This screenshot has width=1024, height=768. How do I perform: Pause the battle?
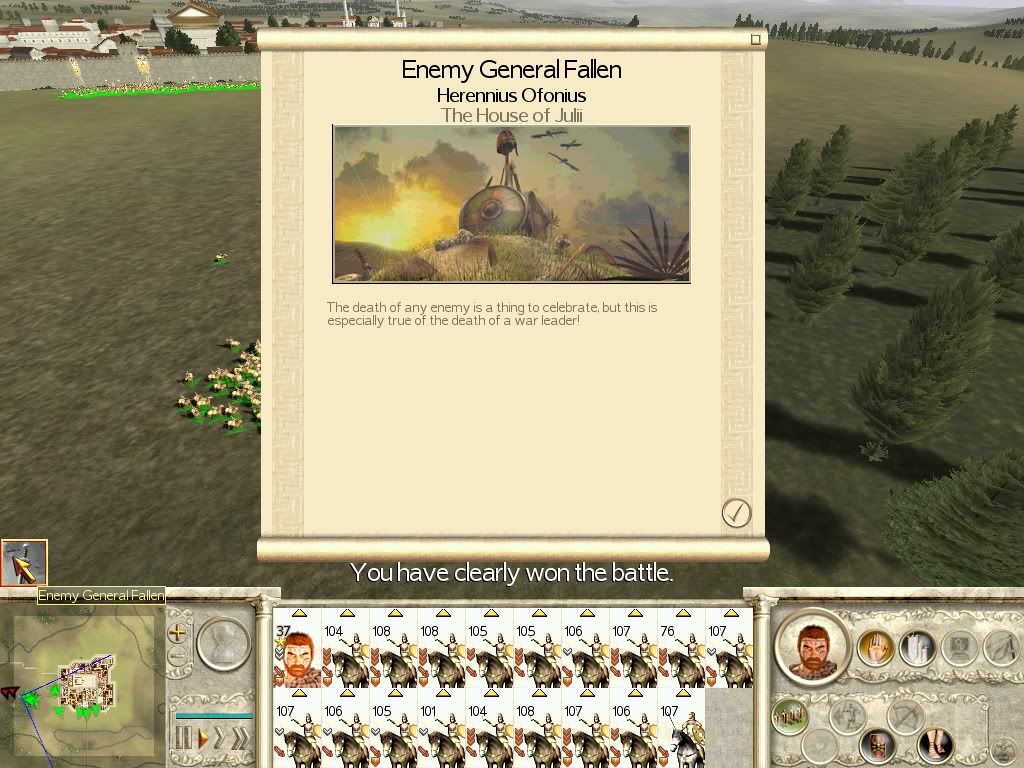click(183, 739)
